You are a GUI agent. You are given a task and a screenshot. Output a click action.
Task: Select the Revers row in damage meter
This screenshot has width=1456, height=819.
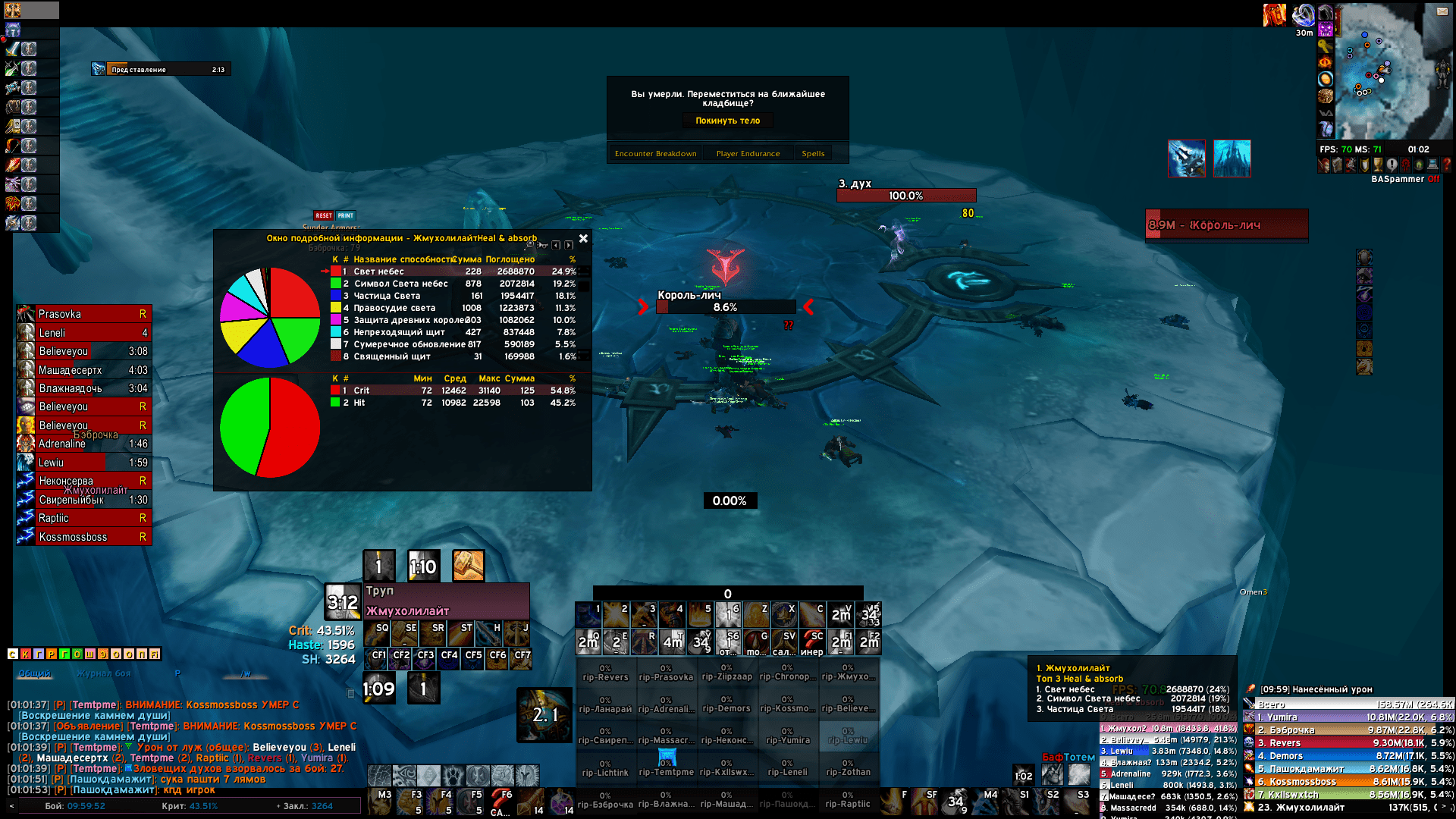1350,743
